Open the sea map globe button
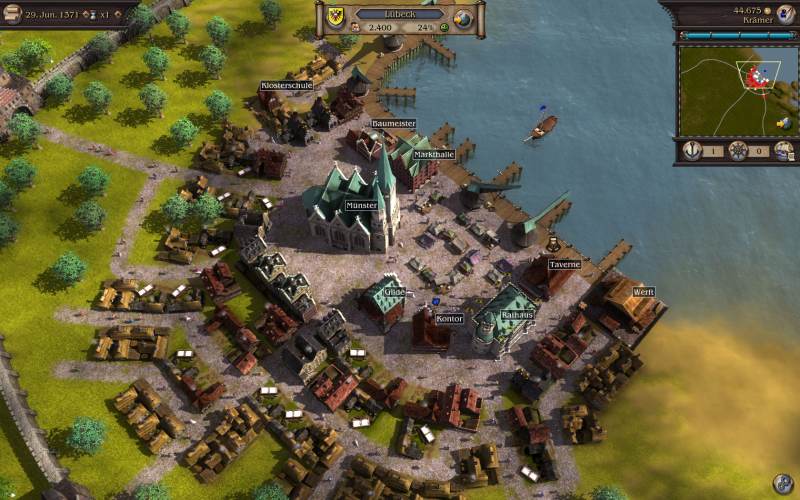 (462, 19)
